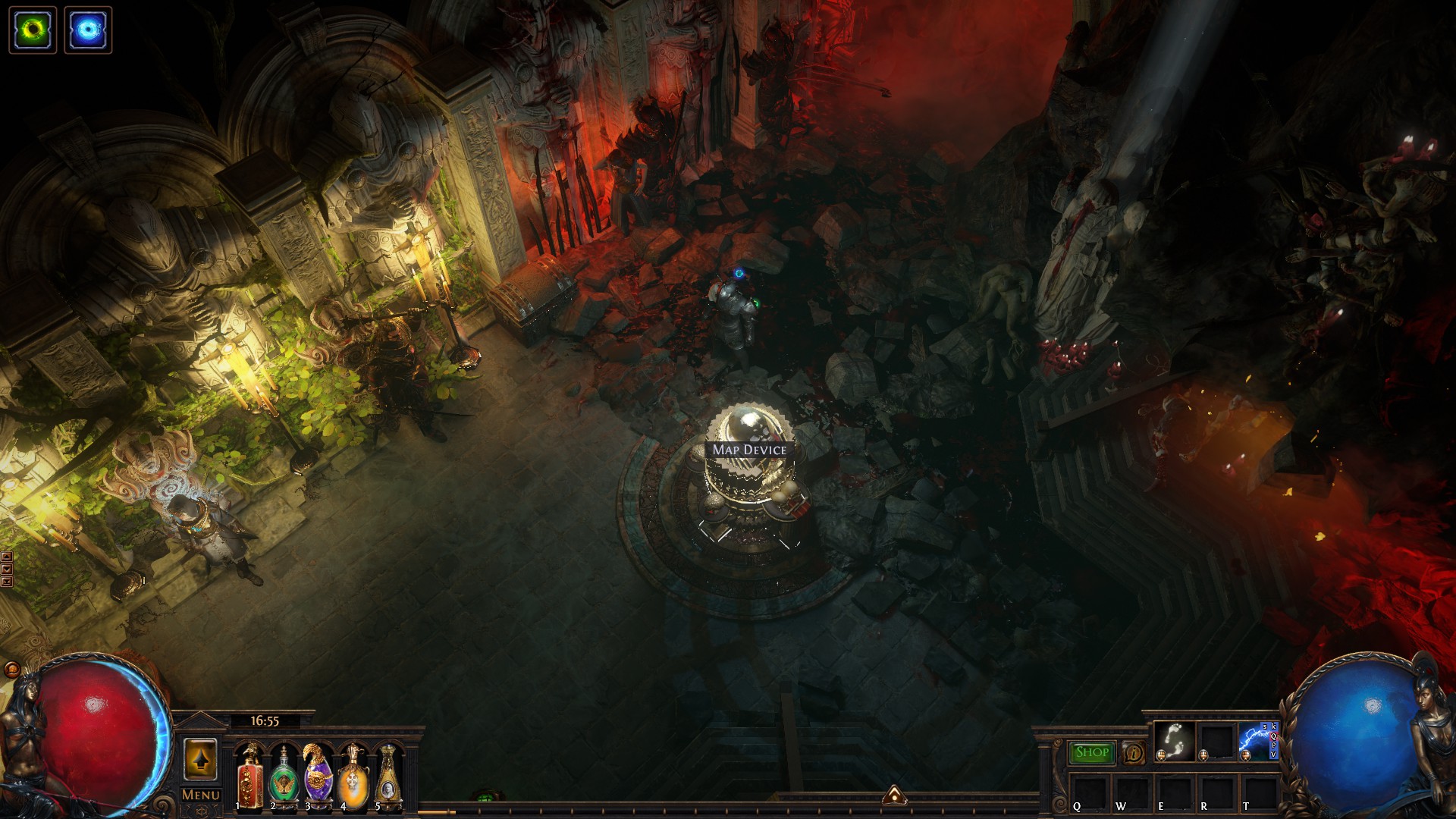Image resolution: width=1456 pixels, height=819 pixels.
Task: Select the footprints move skill slot
Action: pos(1174,741)
